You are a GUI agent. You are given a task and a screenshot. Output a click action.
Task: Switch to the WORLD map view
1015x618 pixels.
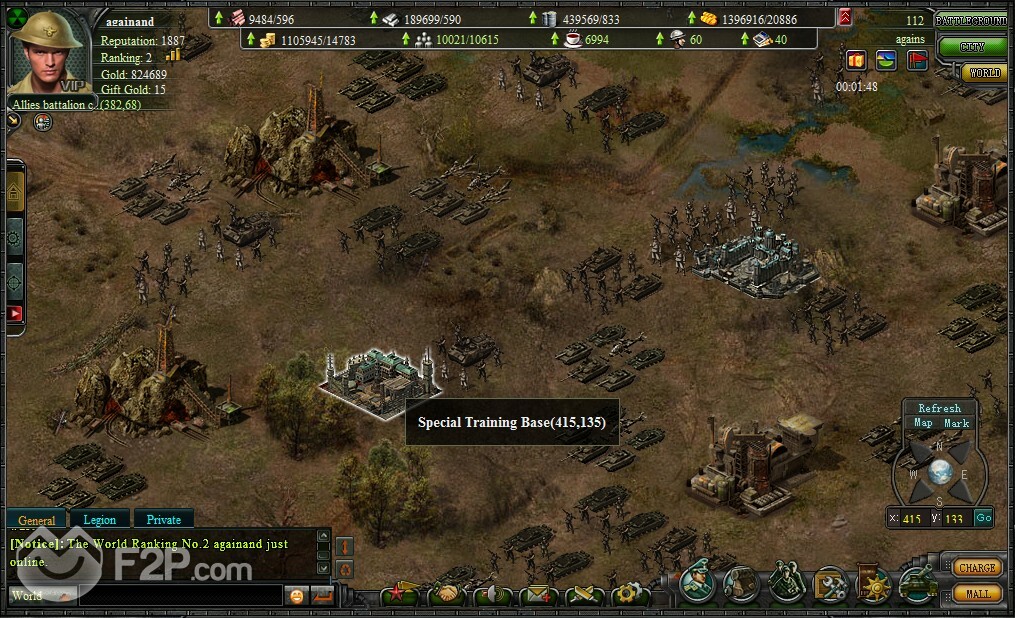click(x=983, y=73)
